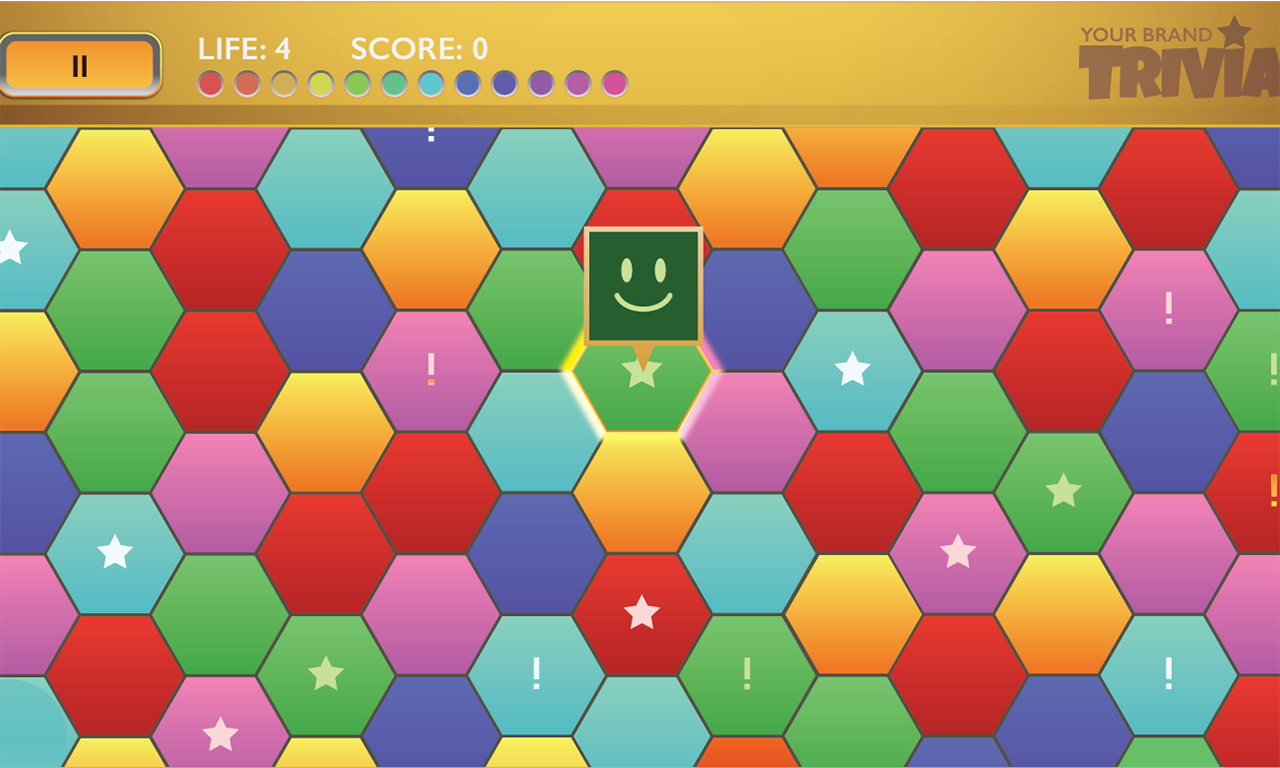Choose the pink hexagon touching the smiley's tile
Image resolution: width=1280 pixels, height=768 pixels.
pyautogui.click(x=748, y=431)
